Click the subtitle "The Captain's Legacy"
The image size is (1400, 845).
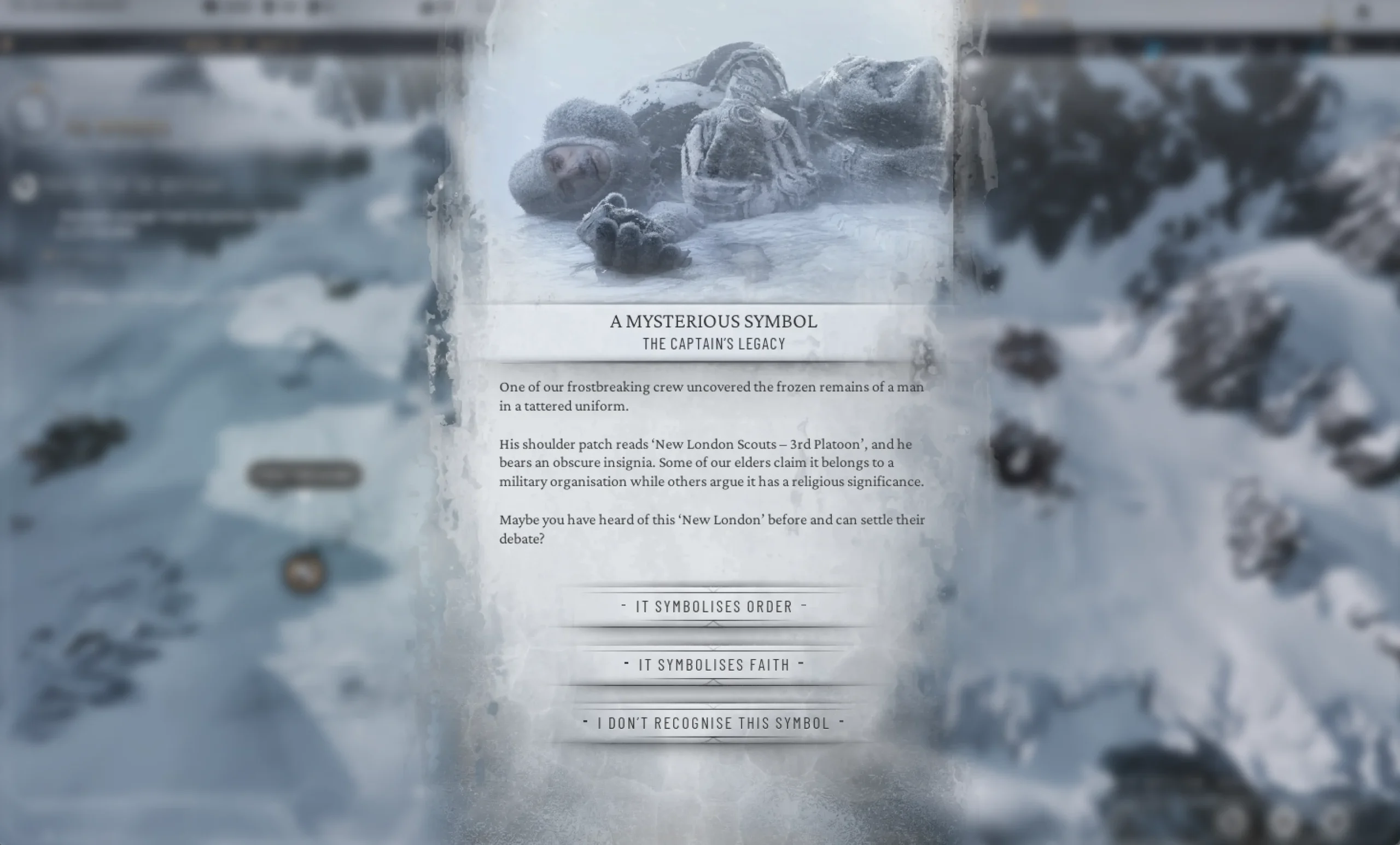[x=713, y=343]
